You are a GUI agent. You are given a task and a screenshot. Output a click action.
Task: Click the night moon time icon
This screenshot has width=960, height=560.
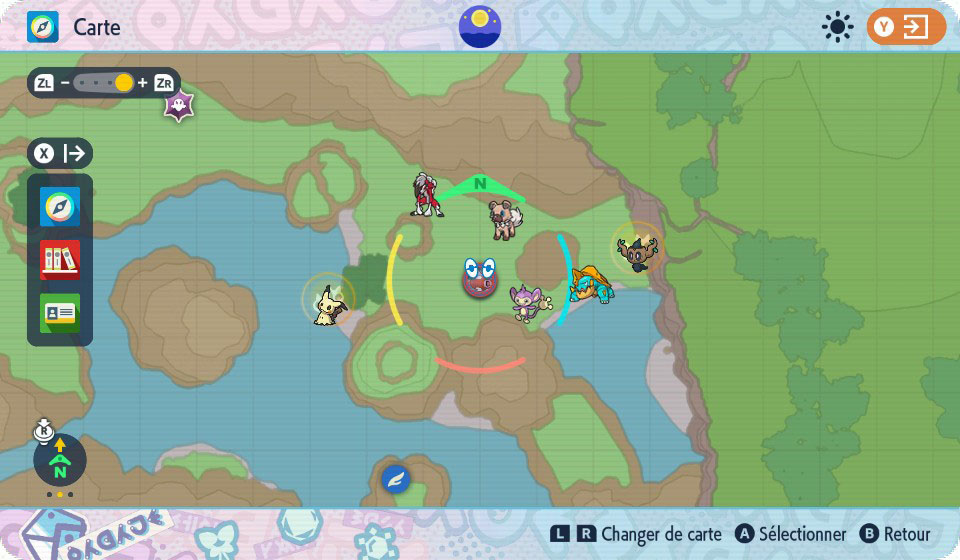pos(480,27)
